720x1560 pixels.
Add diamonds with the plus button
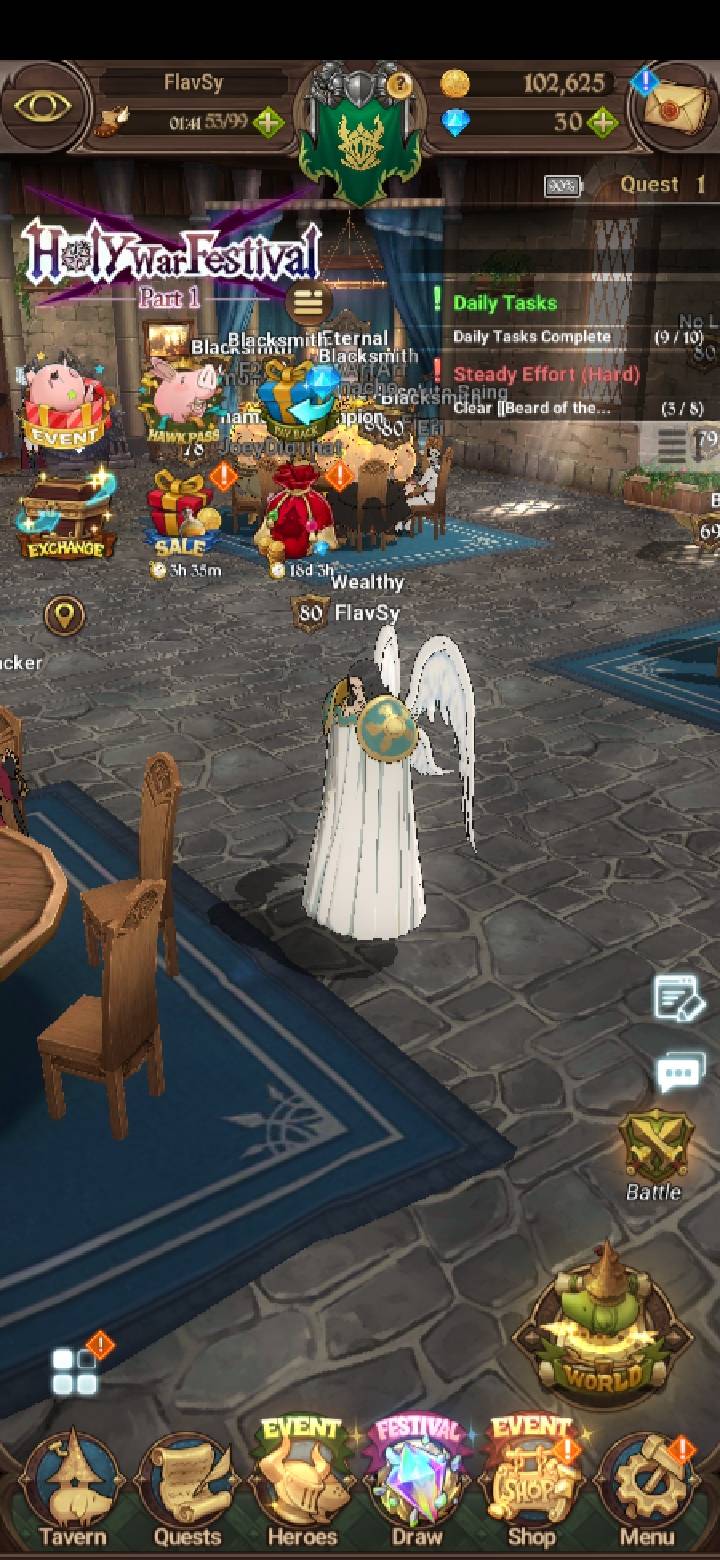click(x=602, y=124)
